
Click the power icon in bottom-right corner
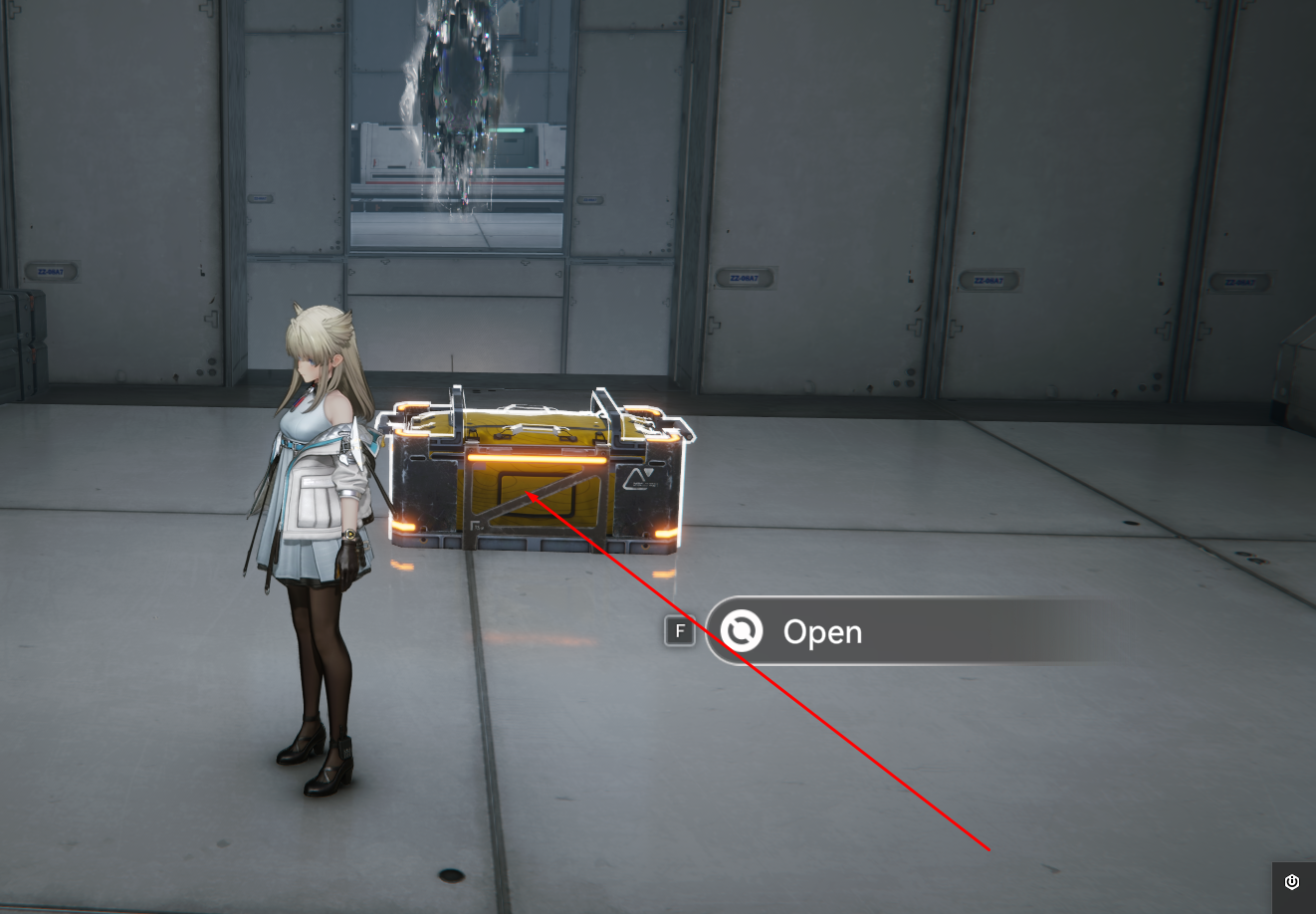click(x=1292, y=882)
